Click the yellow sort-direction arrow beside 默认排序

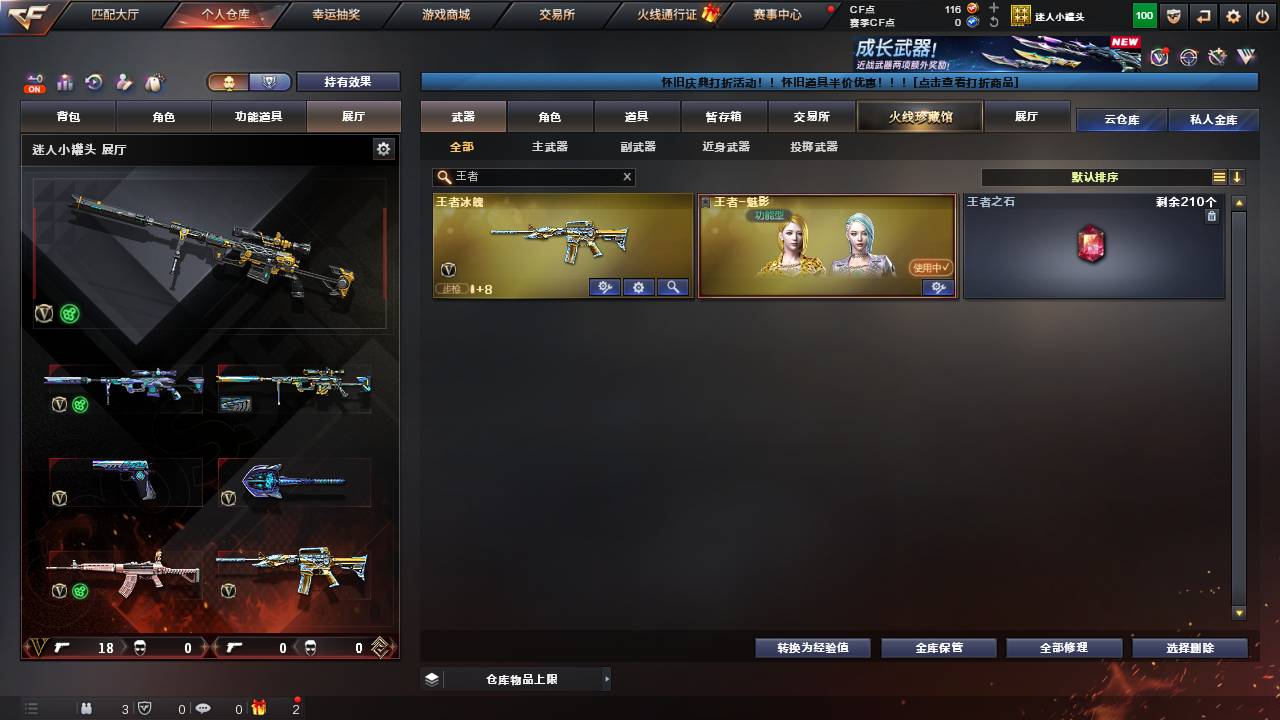1237,177
